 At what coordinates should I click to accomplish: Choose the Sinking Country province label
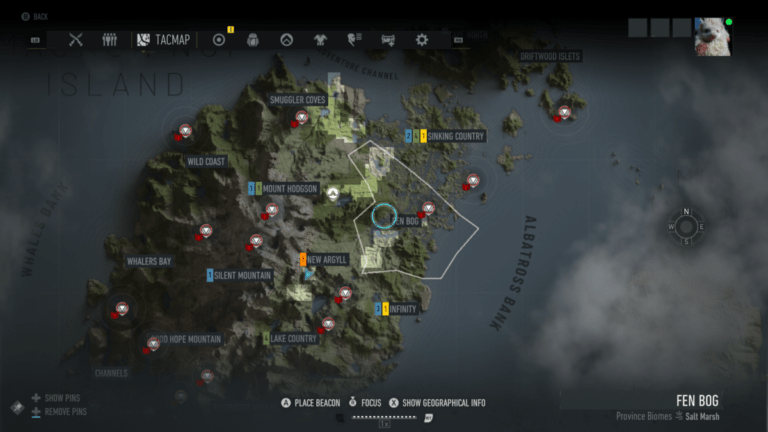[455, 136]
